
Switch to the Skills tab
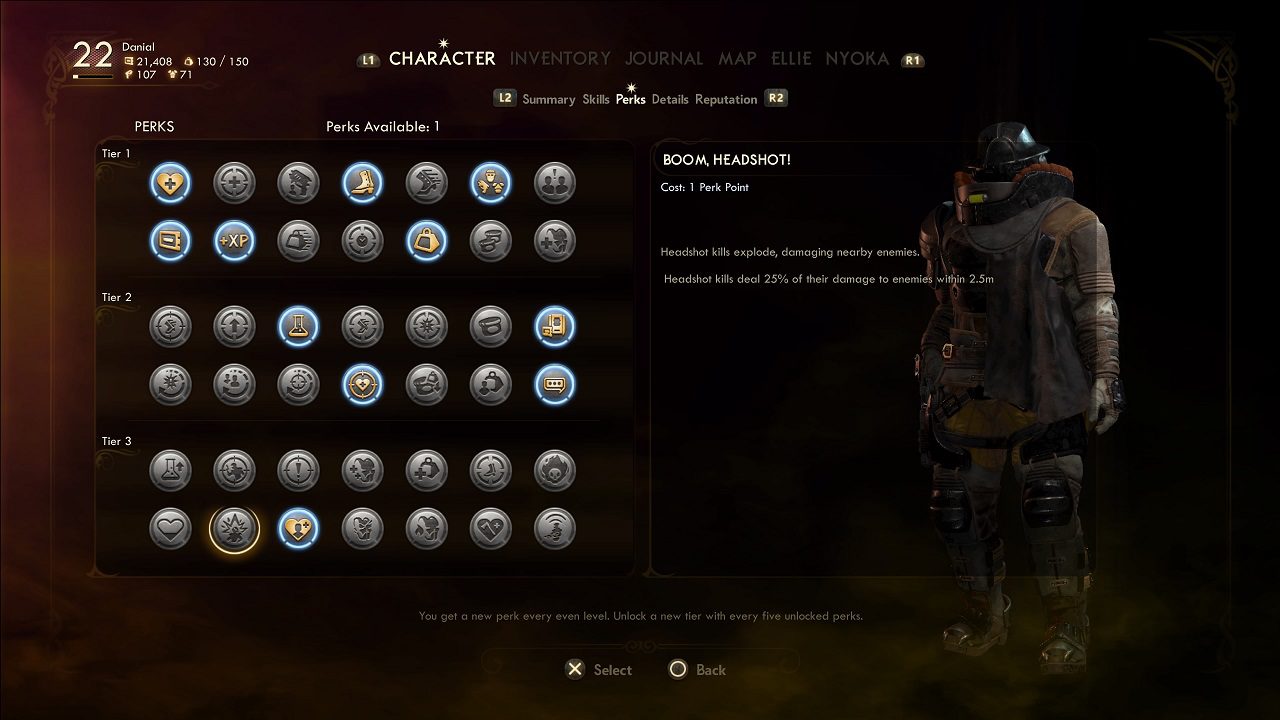tap(596, 99)
